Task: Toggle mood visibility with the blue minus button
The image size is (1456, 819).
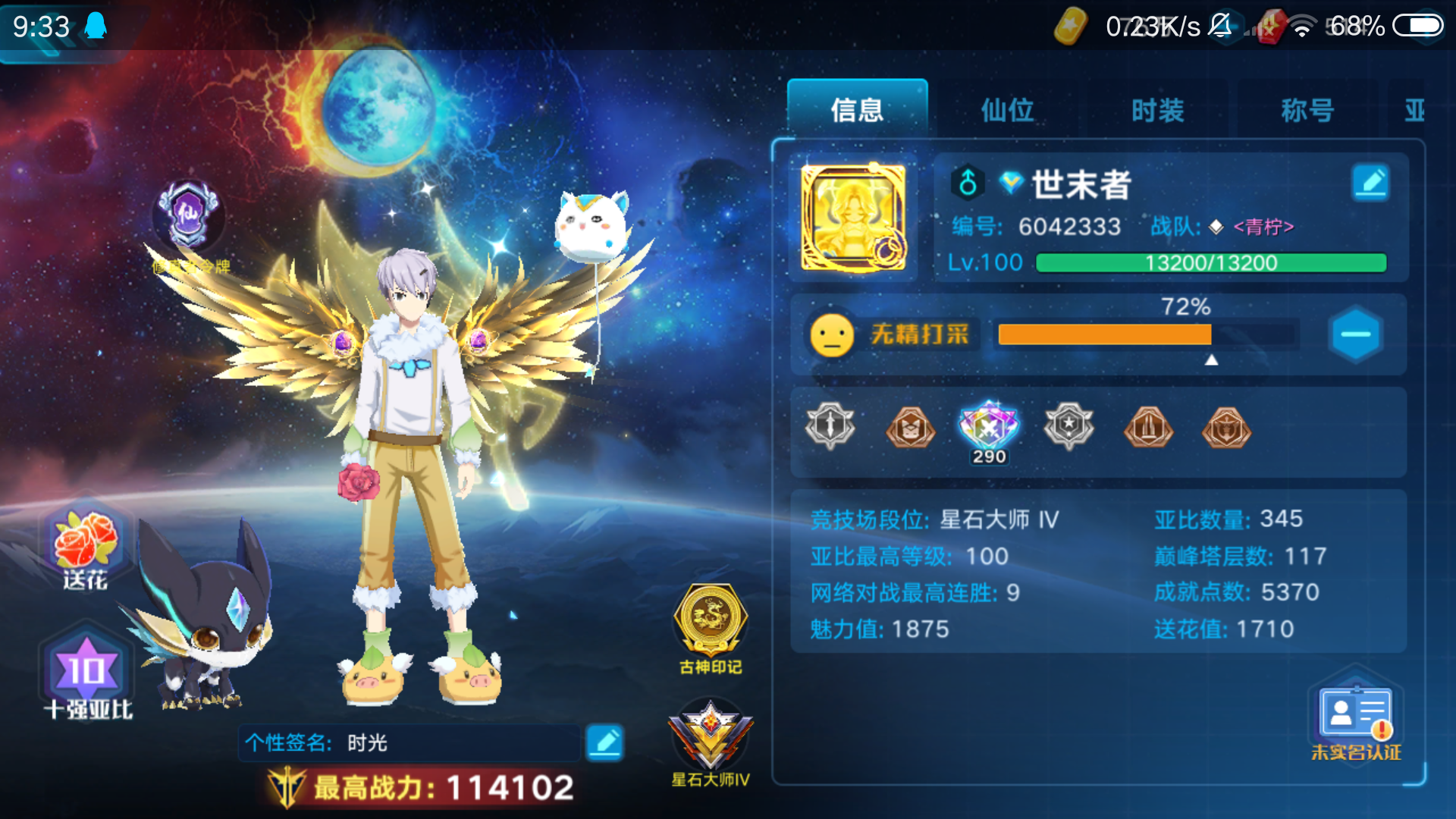Action: tap(1355, 334)
